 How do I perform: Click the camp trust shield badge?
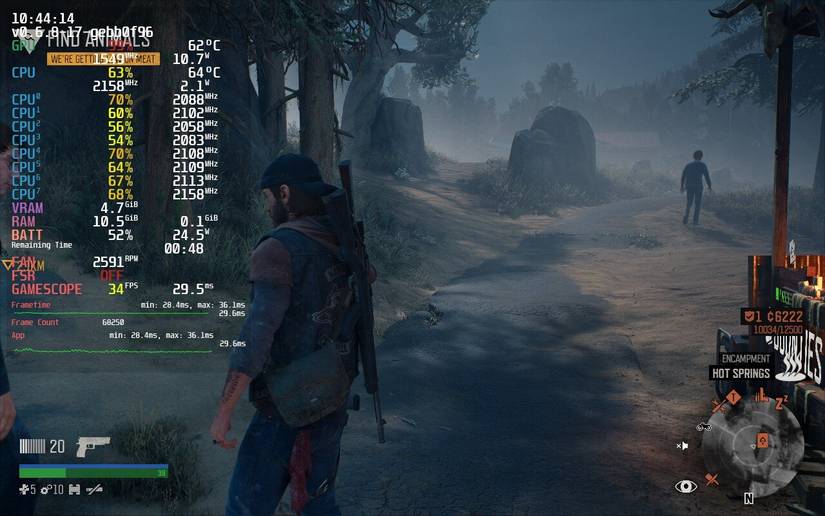tap(749, 316)
